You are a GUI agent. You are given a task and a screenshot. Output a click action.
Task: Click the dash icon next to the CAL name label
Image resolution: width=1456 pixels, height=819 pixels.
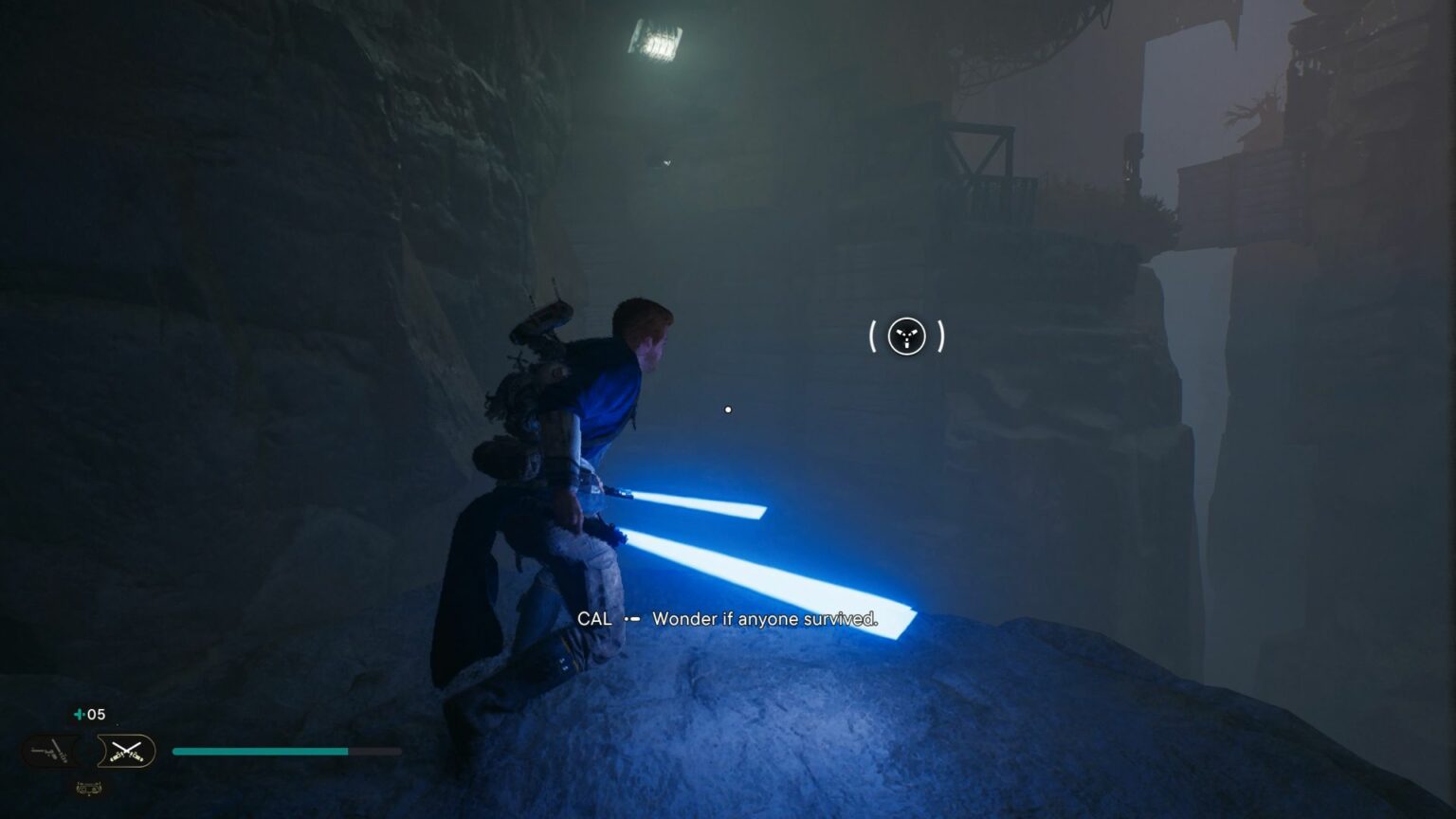630,619
